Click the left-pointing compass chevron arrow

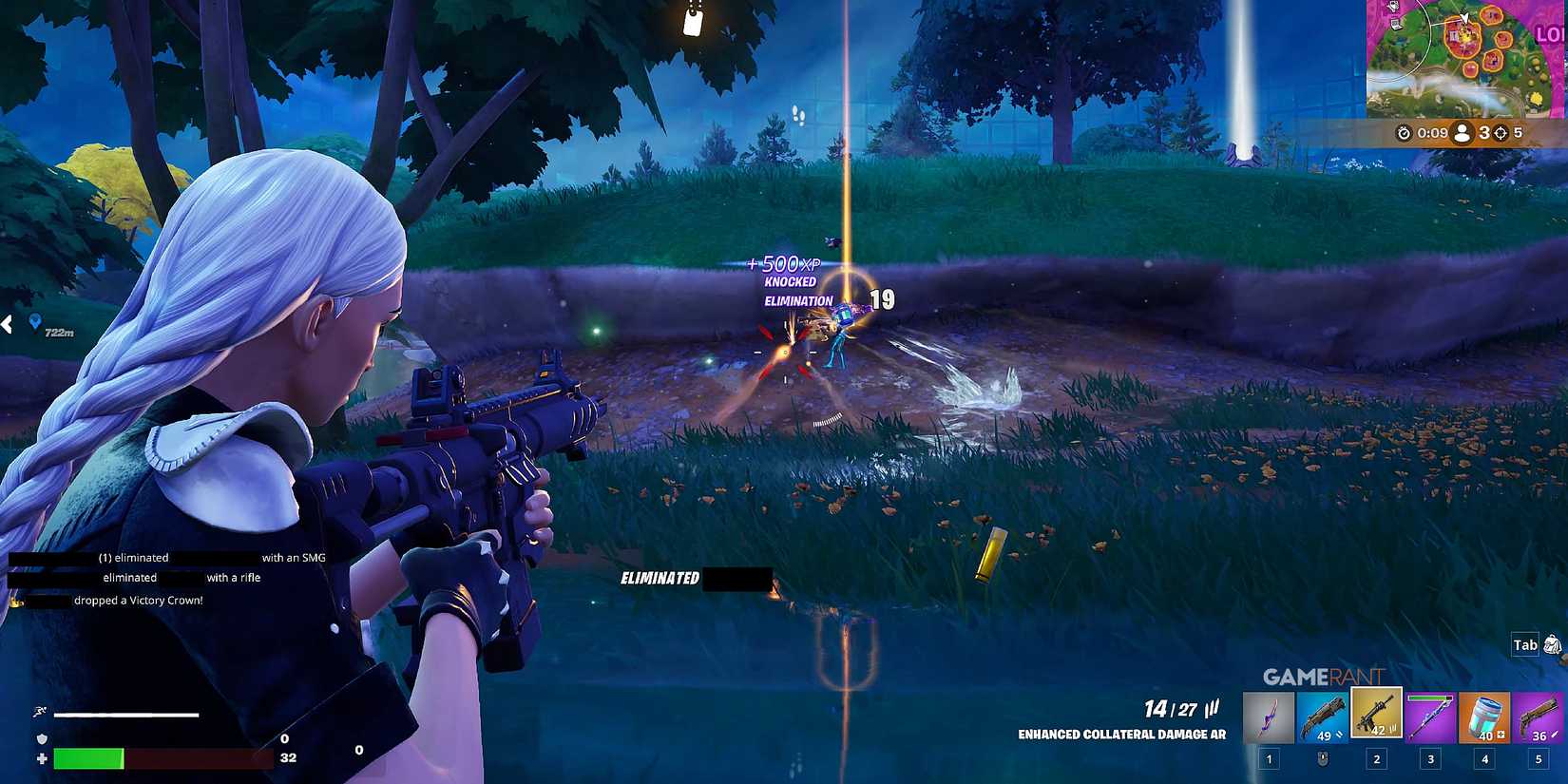point(8,323)
